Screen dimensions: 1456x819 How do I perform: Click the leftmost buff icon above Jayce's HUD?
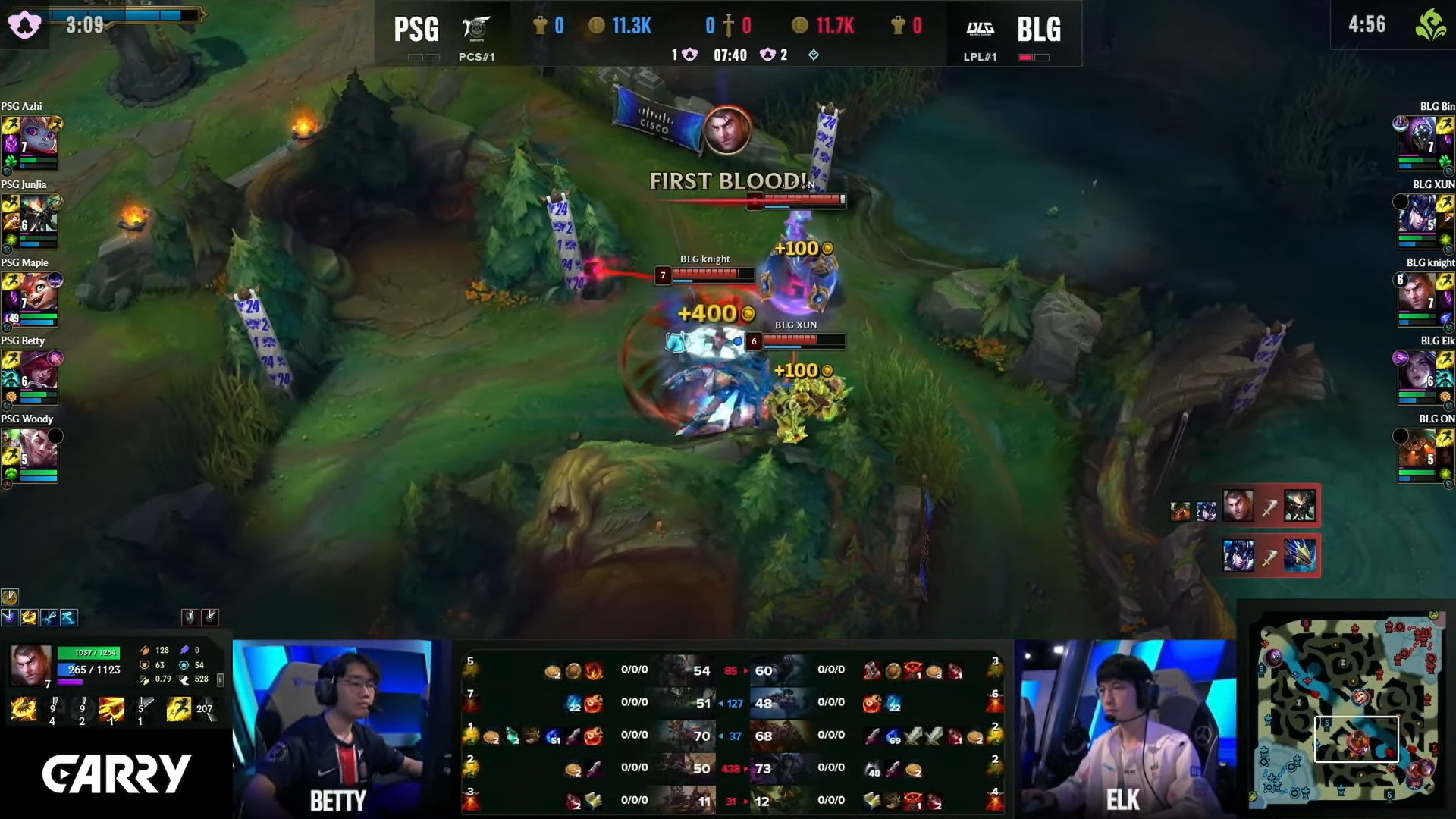9,618
